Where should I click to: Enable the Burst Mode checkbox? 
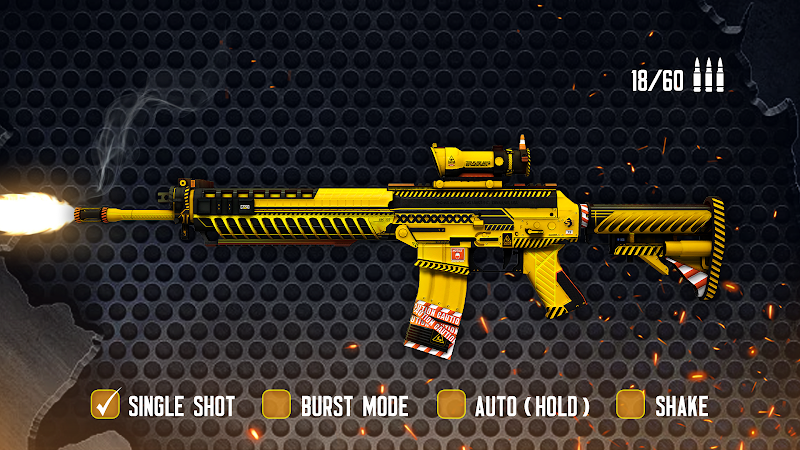tap(276, 404)
